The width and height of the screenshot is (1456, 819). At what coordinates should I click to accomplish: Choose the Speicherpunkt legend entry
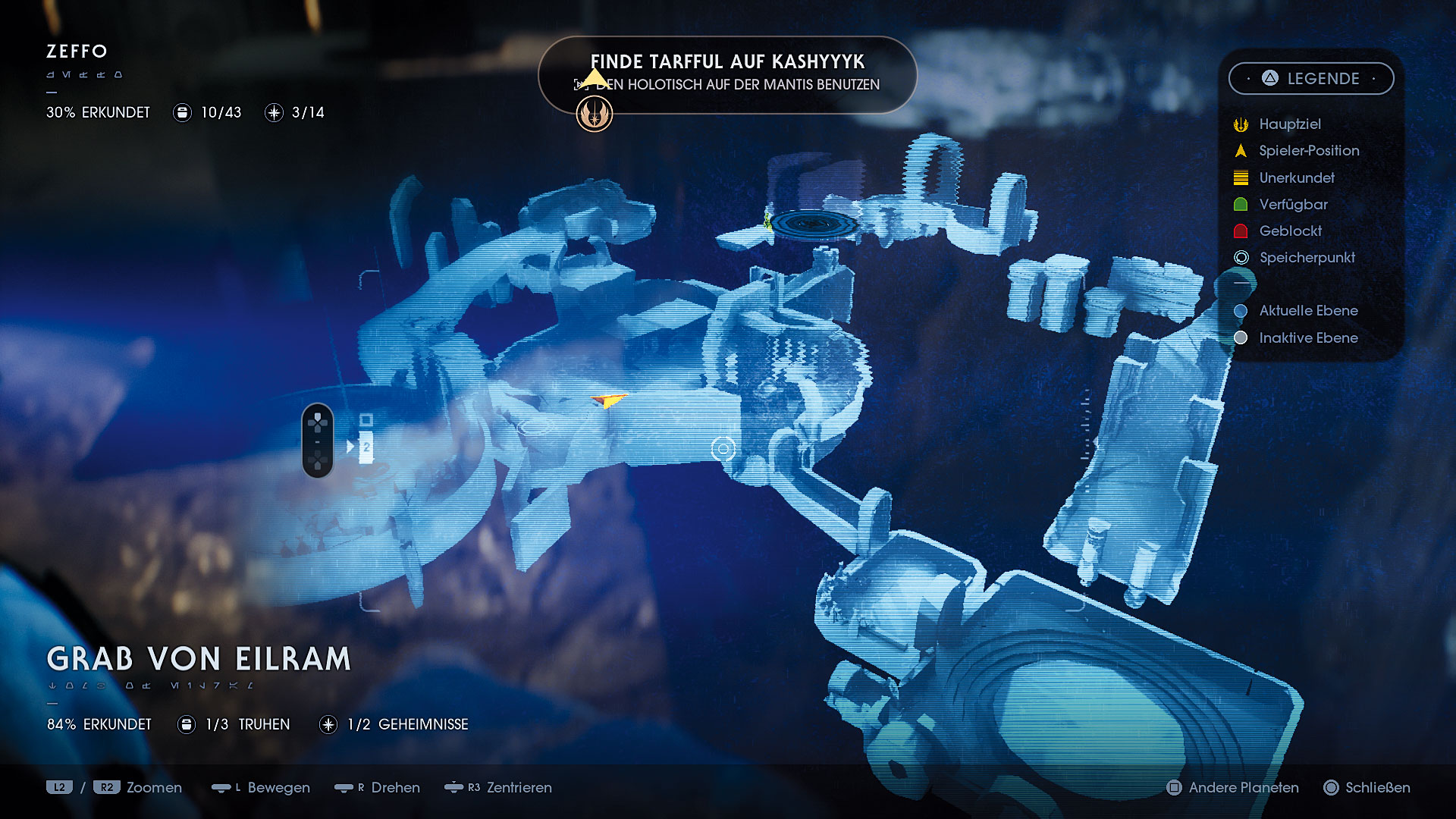(1306, 258)
